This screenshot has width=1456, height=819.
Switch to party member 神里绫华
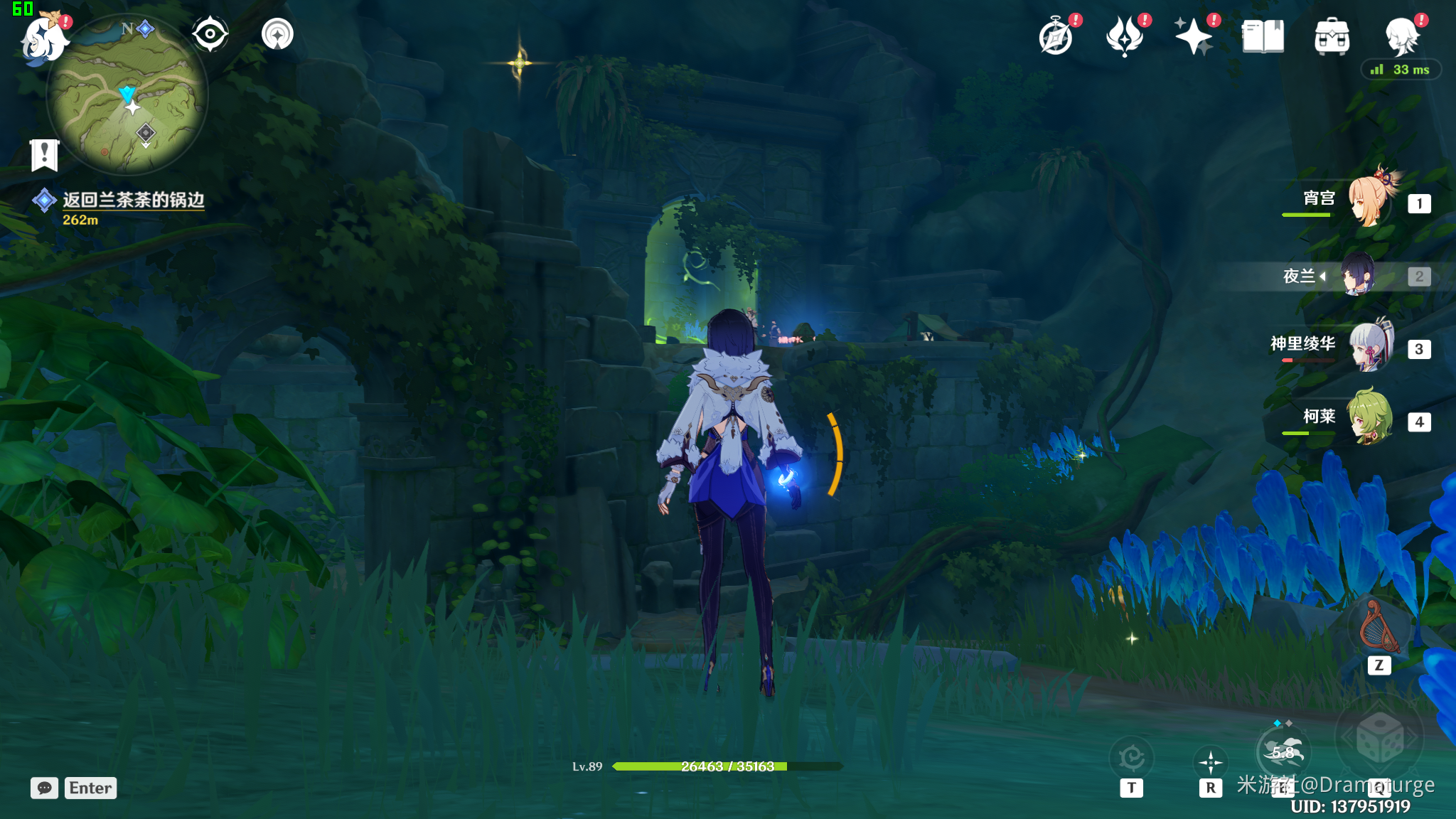(x=1369, y=347)
